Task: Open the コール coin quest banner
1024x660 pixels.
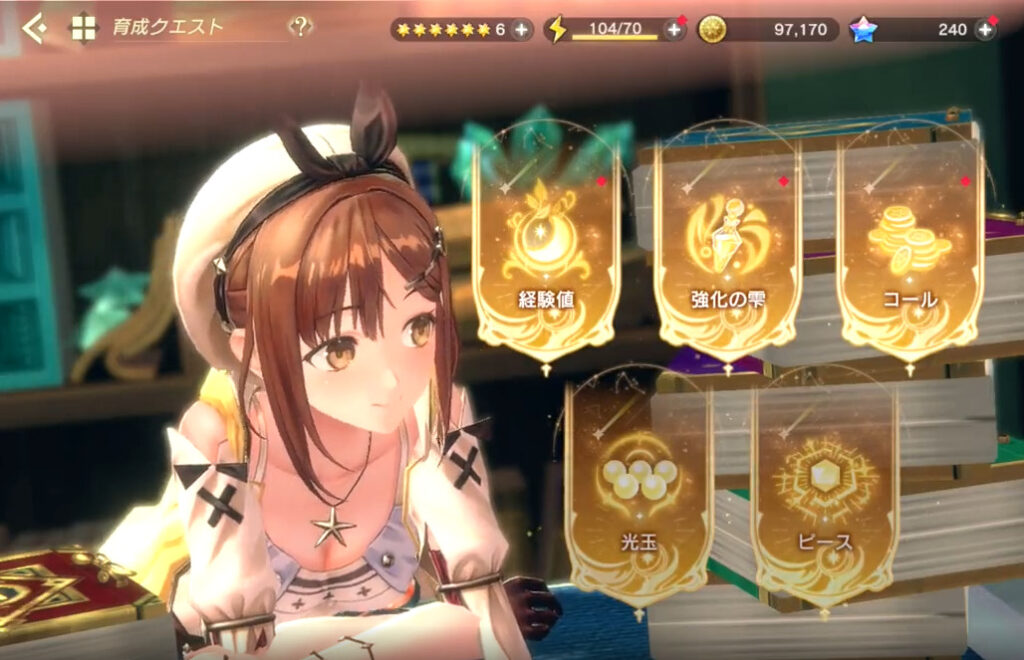Action: point(909,245)
